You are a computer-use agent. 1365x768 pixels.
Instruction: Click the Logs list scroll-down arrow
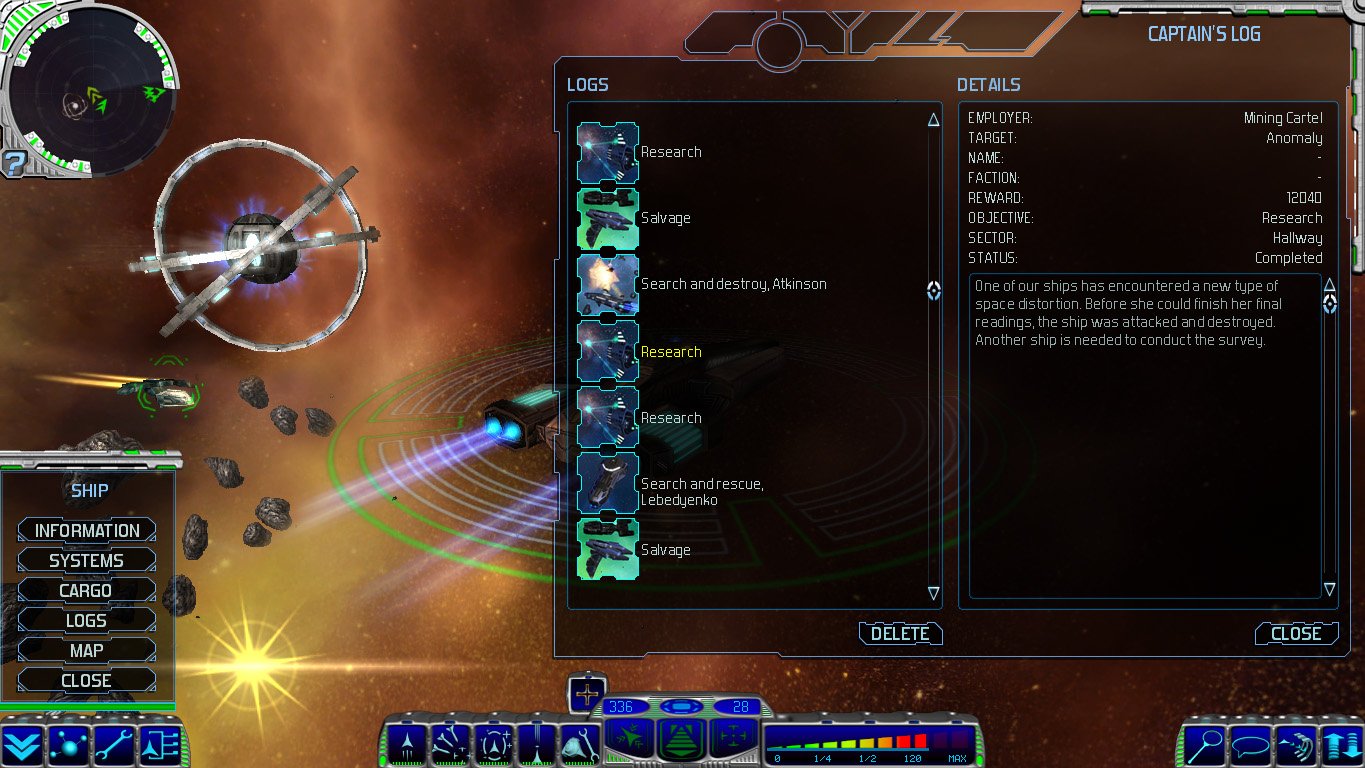pyautogui.click(x=932, y=593)
